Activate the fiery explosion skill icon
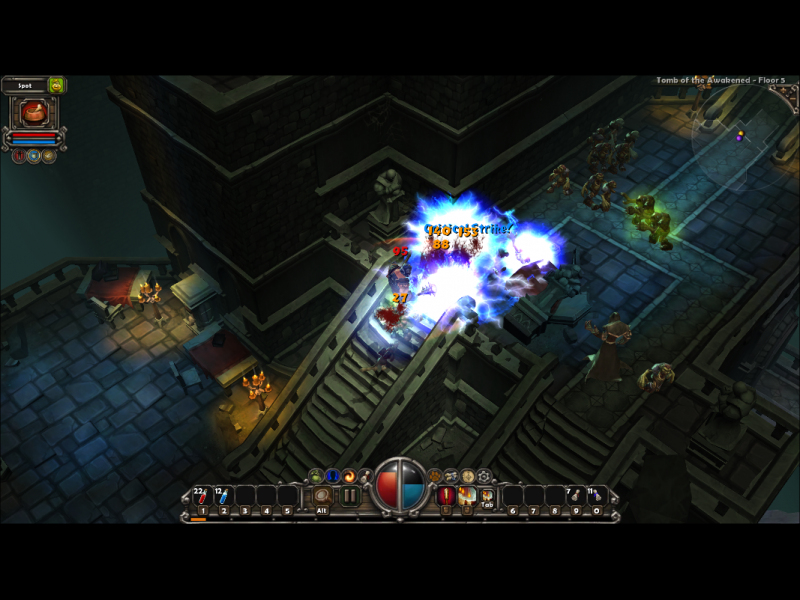This screenshot has height=600, width=800. point(467,496)
